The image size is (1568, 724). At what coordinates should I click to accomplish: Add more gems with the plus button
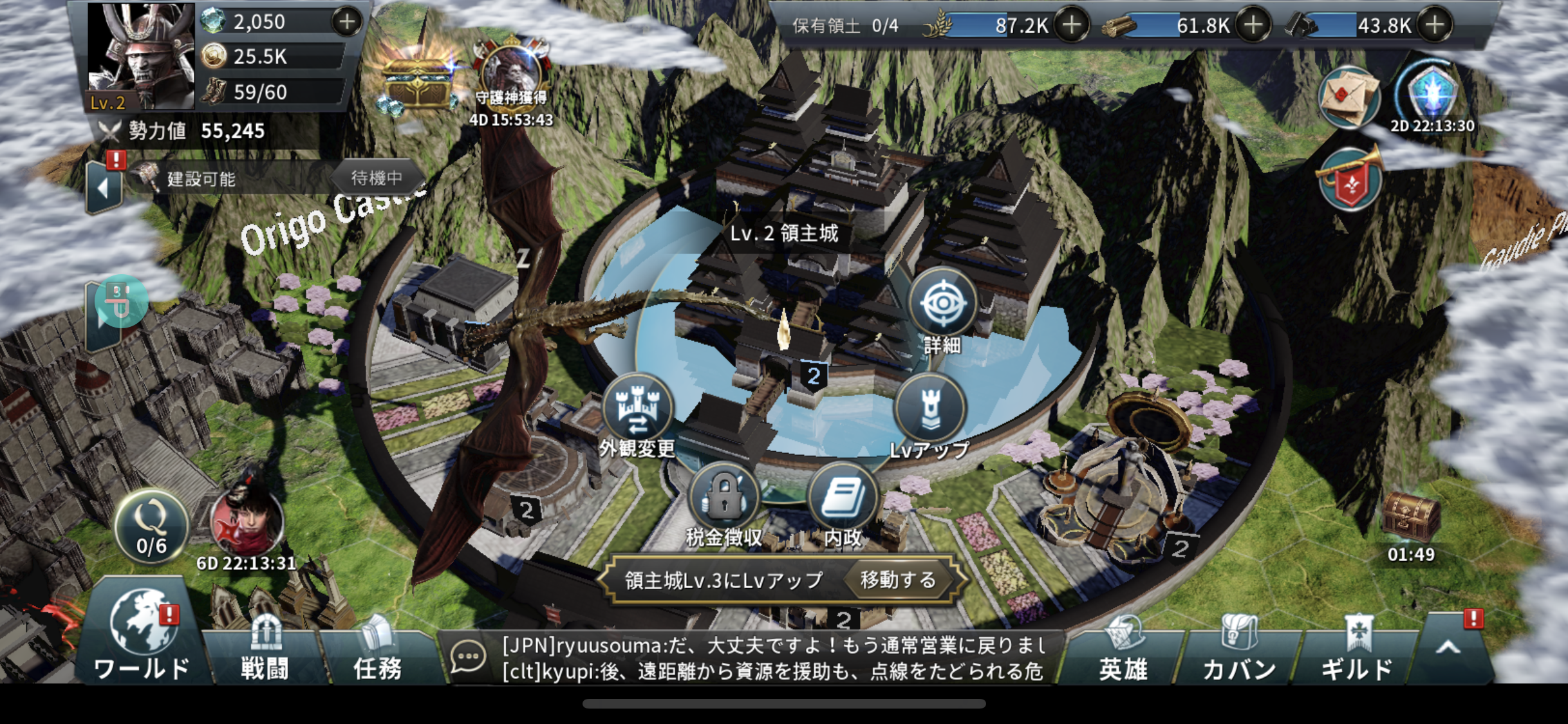coord(347,22)
